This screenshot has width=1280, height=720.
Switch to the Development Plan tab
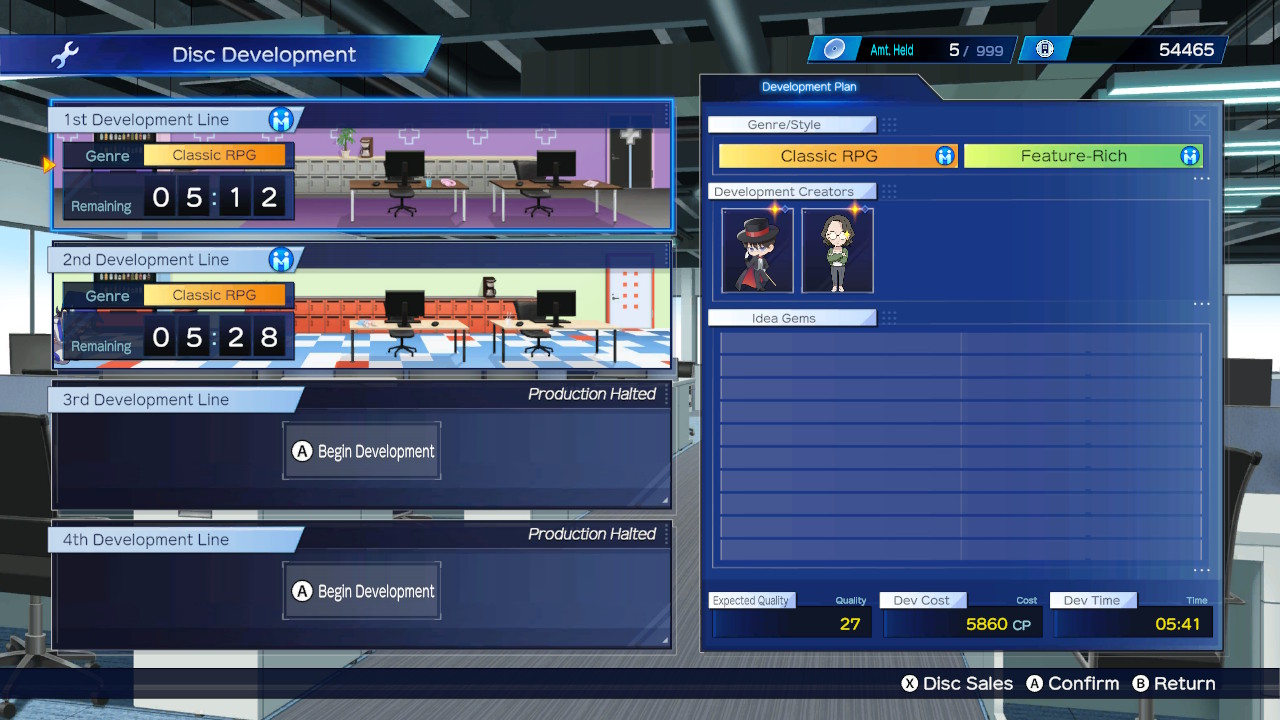pos(809,87)
